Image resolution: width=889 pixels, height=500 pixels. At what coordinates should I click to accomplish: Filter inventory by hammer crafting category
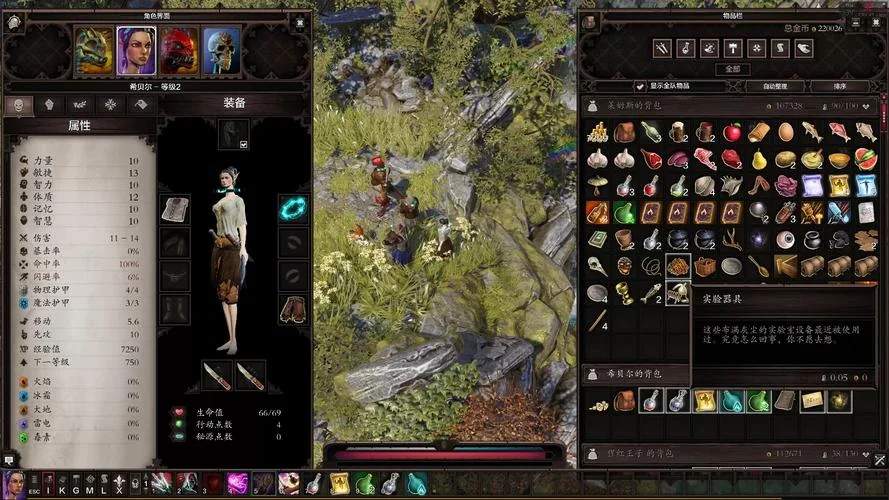click(x=733, y=47)
